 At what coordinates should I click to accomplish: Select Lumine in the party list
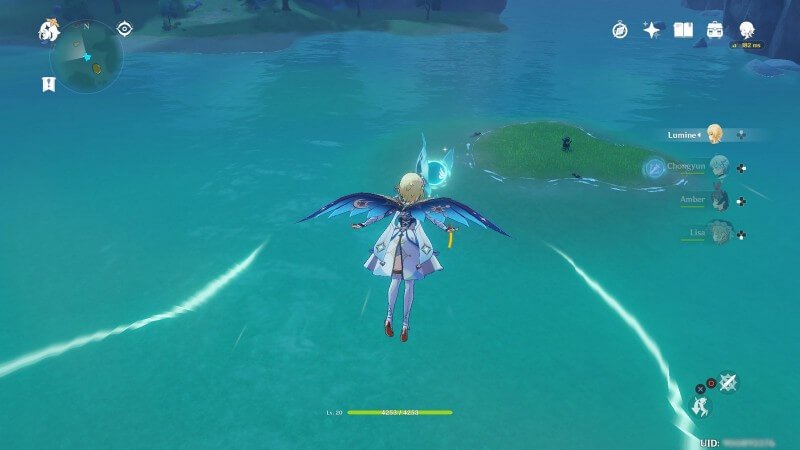[714, 134]
